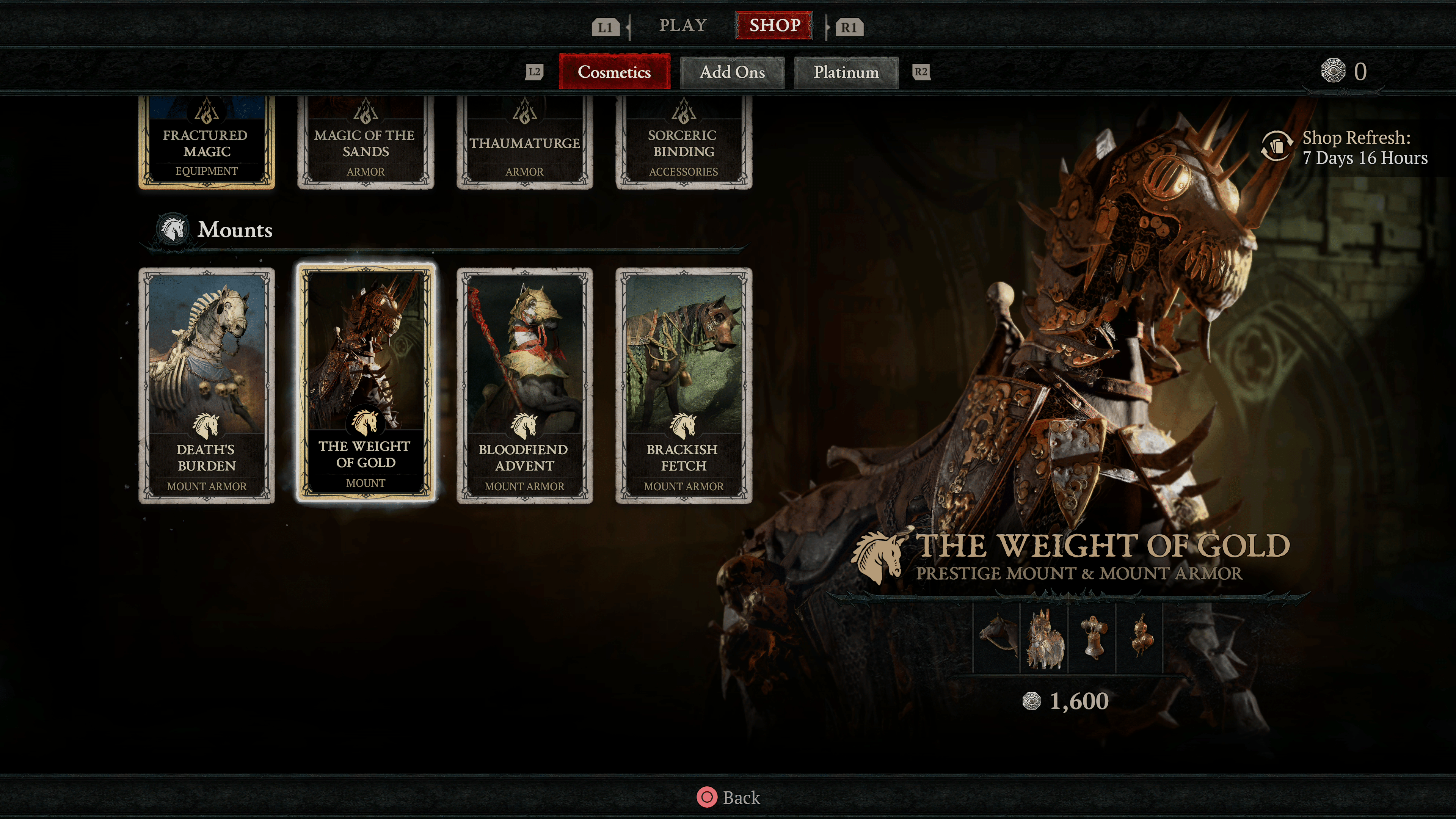Select The Weight of Gold mount card

366,383
